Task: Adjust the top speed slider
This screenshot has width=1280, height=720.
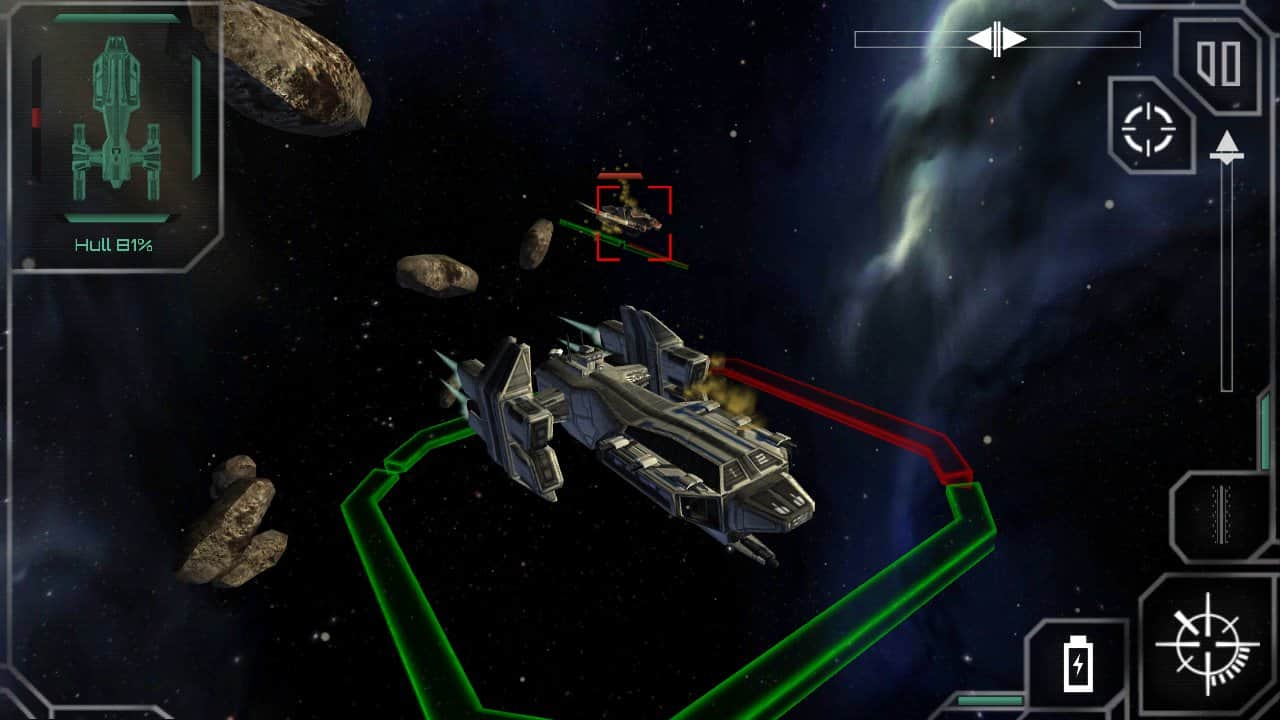Action: pyautogui.click(x=996, y=36)
